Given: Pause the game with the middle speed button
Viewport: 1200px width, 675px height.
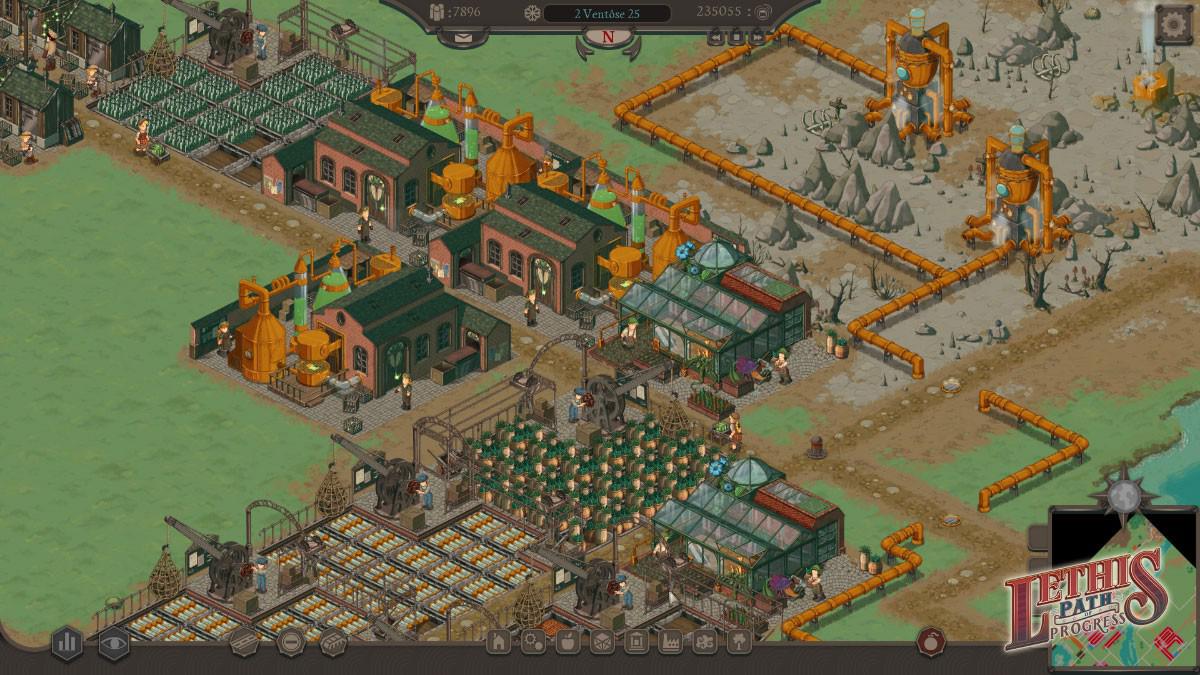Looking at the screenshot, I should coord(737,37).
